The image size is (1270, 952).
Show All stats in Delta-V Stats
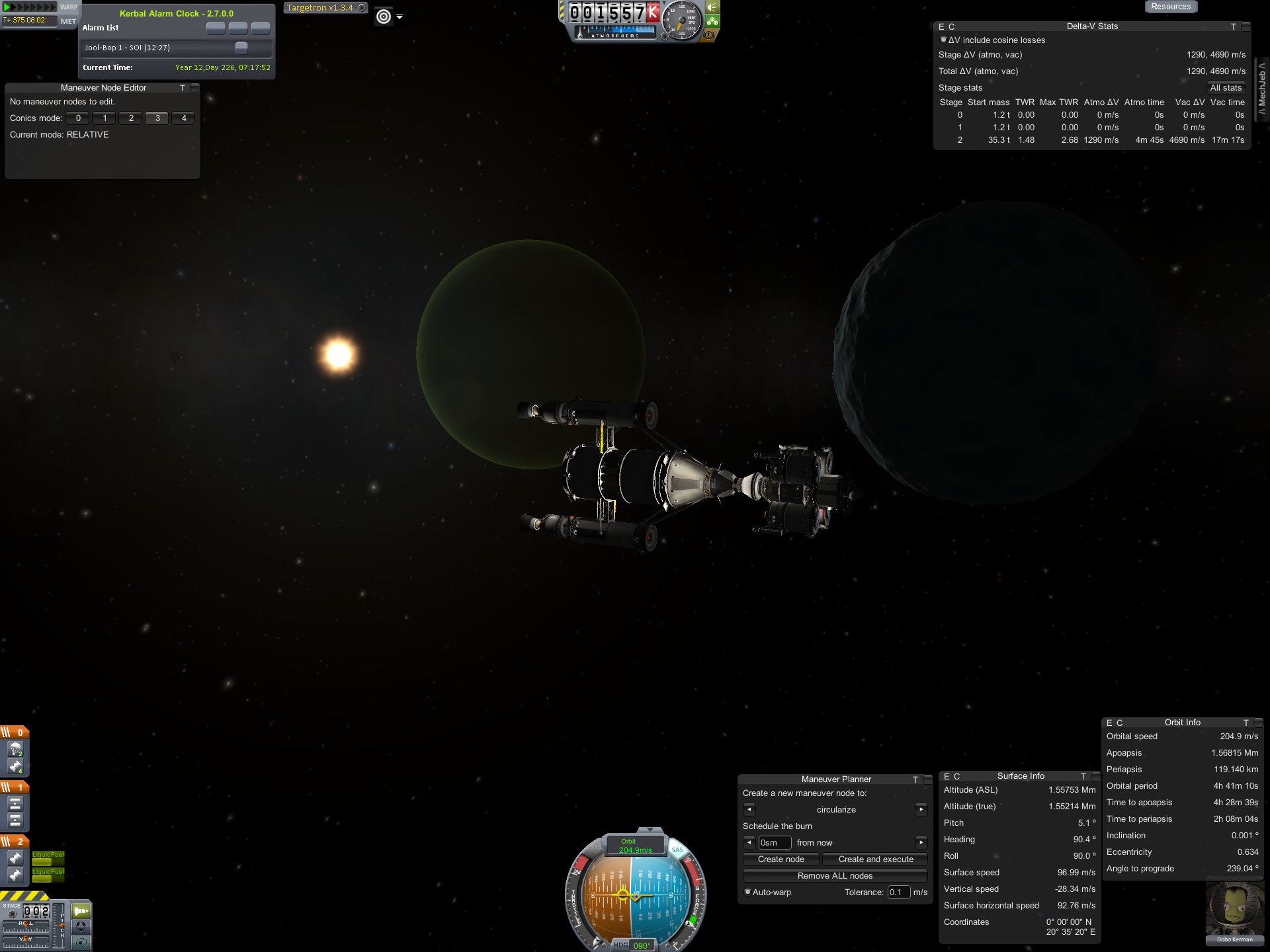point(1225,88)
